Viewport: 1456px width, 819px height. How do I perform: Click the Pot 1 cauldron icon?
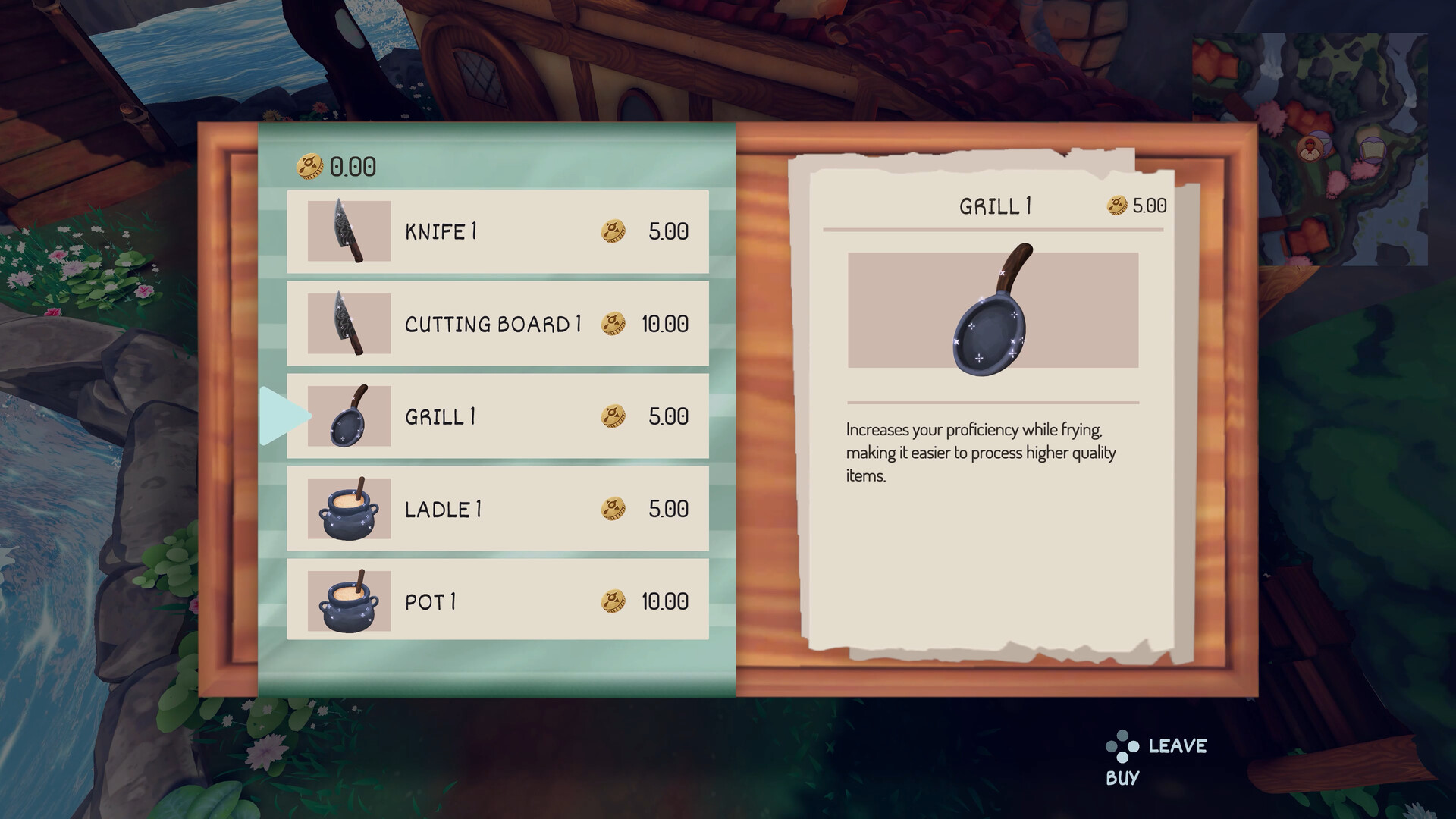(x=348, y=602)
